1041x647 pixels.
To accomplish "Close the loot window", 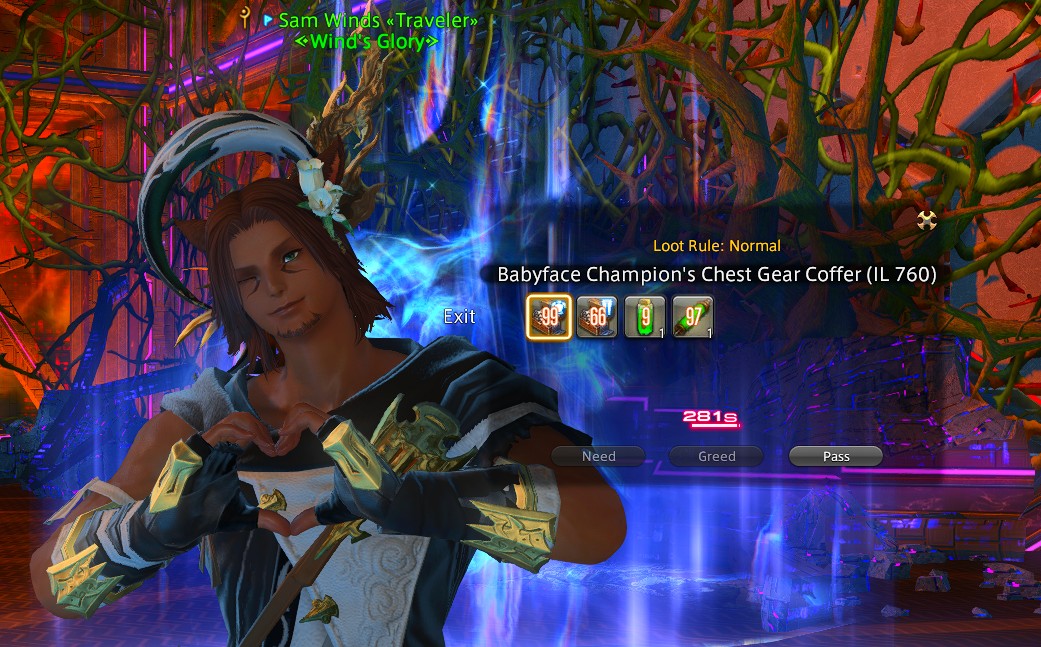I will point(926,220).
